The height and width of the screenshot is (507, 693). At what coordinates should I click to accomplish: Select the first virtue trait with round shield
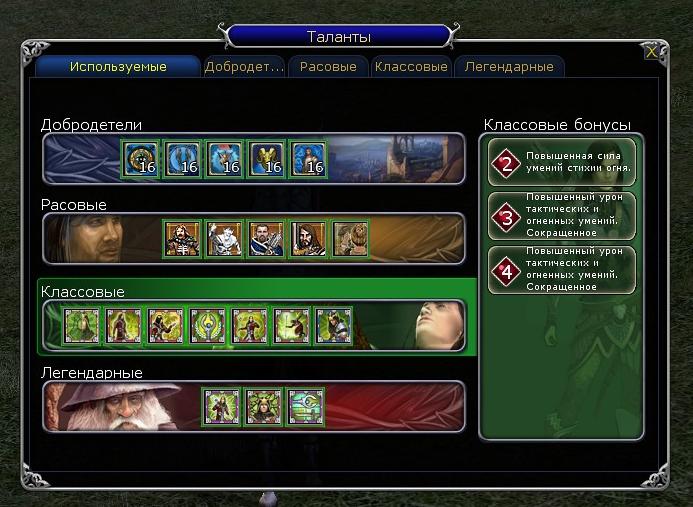pyautogui.click(x=141, y=159)
